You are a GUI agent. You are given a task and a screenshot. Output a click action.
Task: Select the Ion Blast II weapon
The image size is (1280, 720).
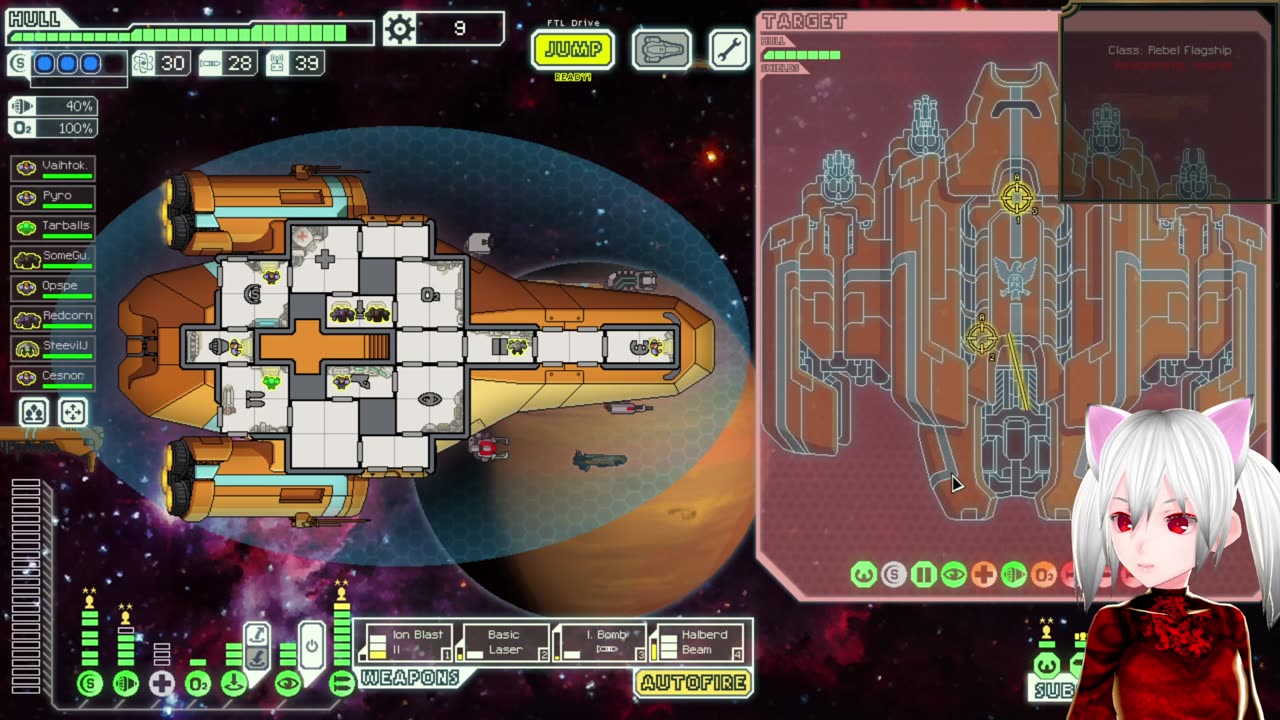coord(407,642)
